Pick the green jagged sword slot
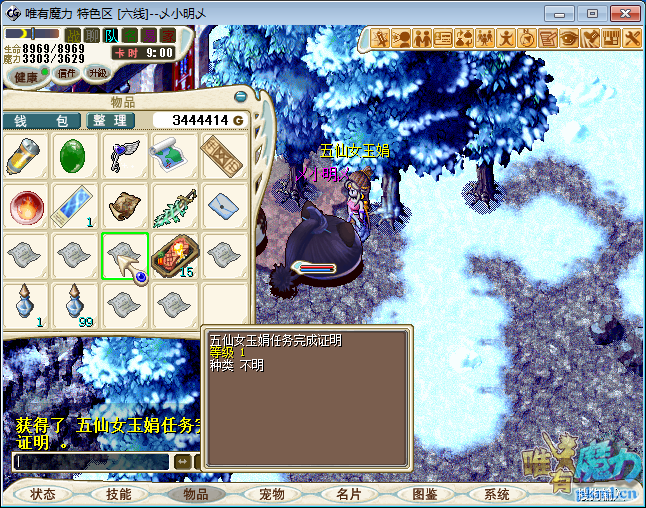This screenshot has height=508, width=646. coord(173,206)
